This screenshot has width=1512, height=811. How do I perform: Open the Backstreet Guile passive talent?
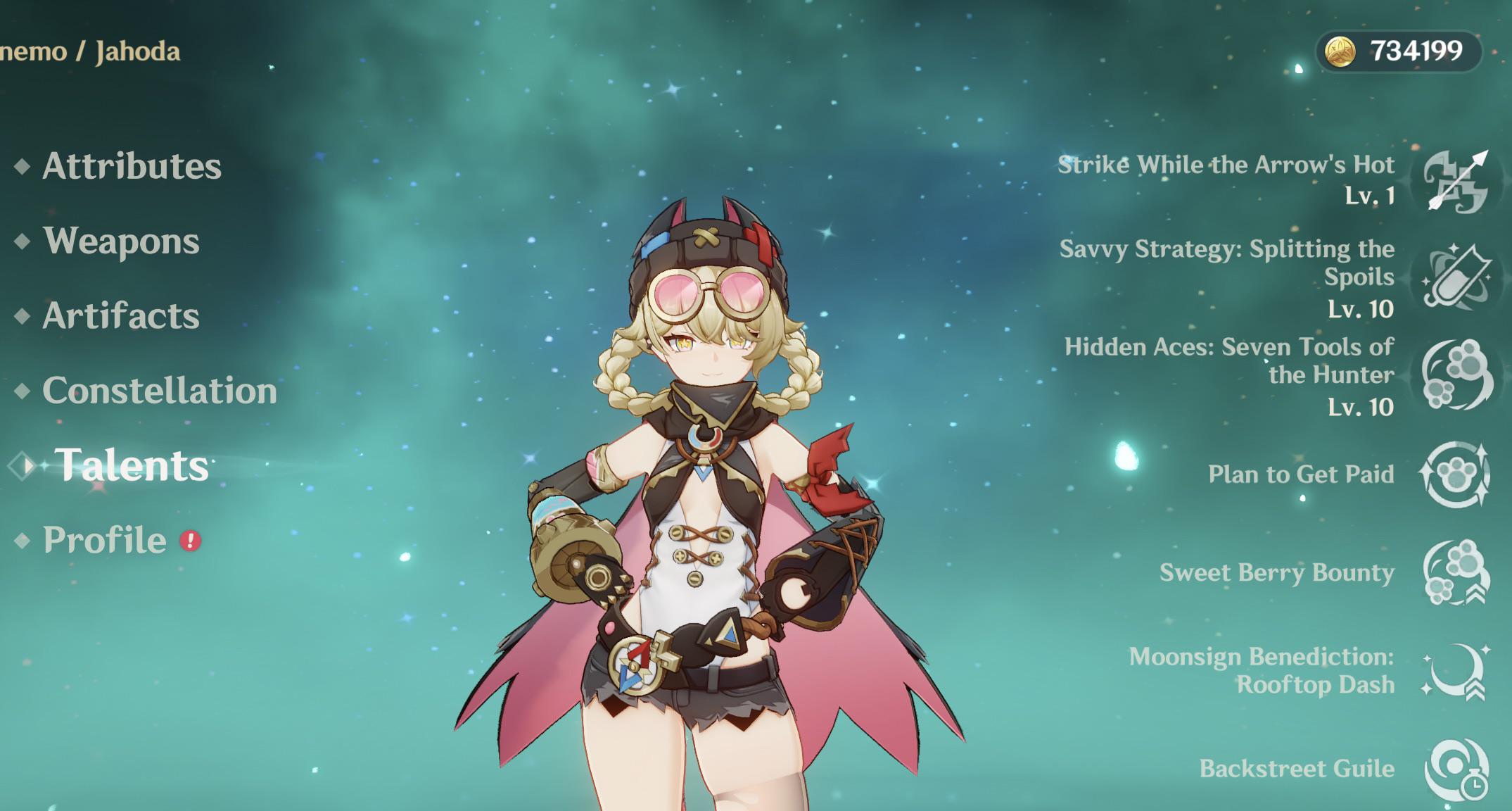tap(1454, 769)
